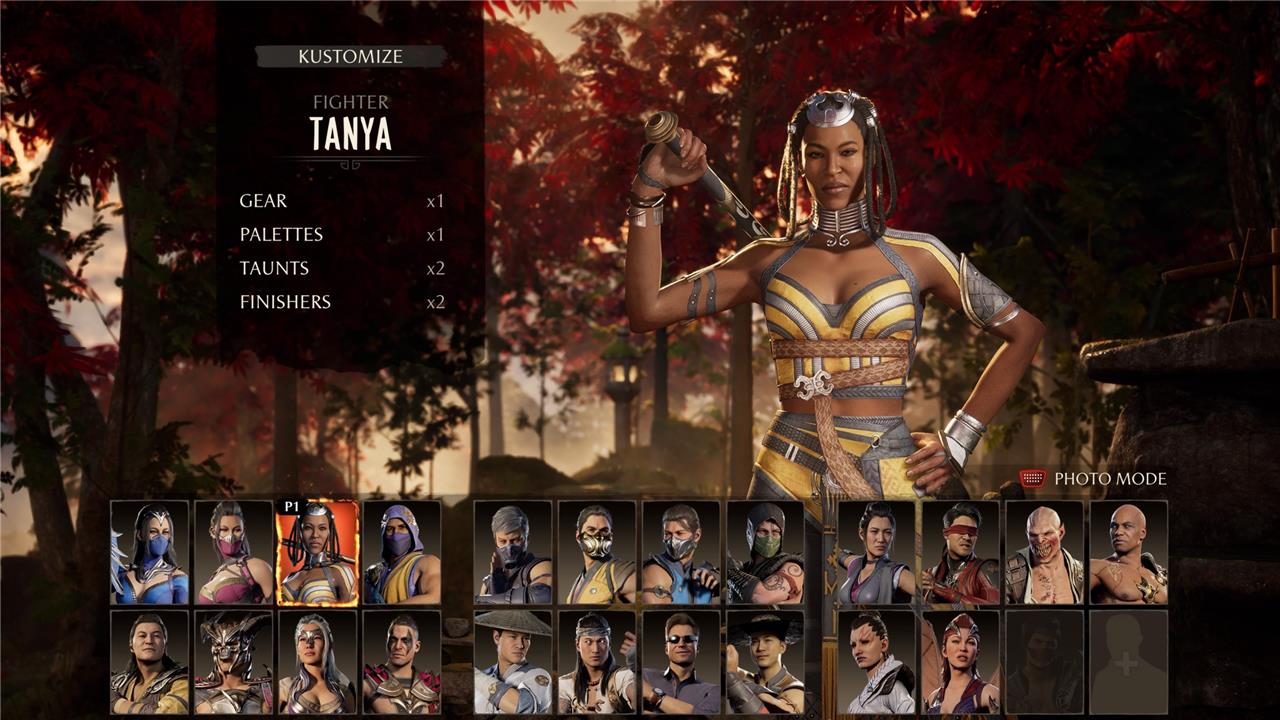1280x720 pixels.
Task: Select Kitana's blue-masked portrait
Action: point(150,553)
